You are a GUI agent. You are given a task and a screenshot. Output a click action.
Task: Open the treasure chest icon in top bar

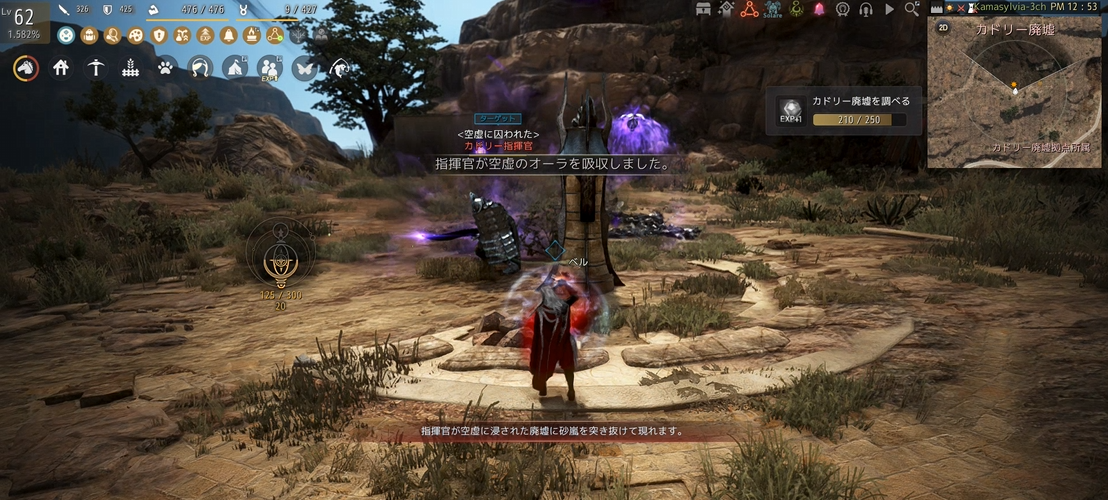pyautogui.click(x=703, y=9)
